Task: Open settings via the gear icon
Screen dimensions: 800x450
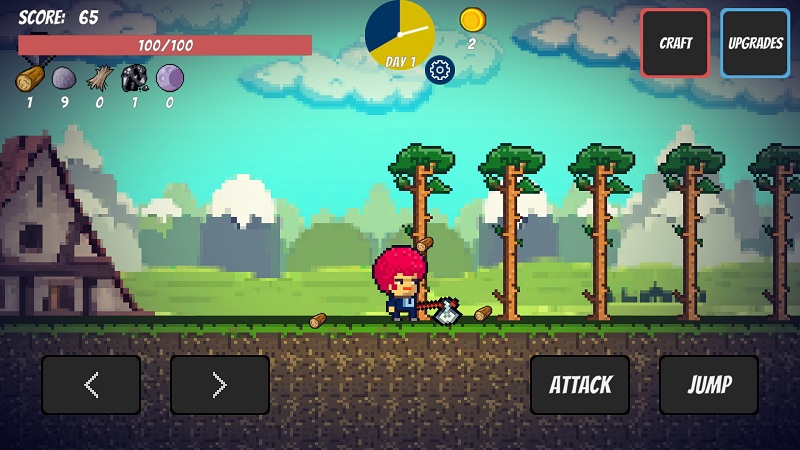Action: 440,69
